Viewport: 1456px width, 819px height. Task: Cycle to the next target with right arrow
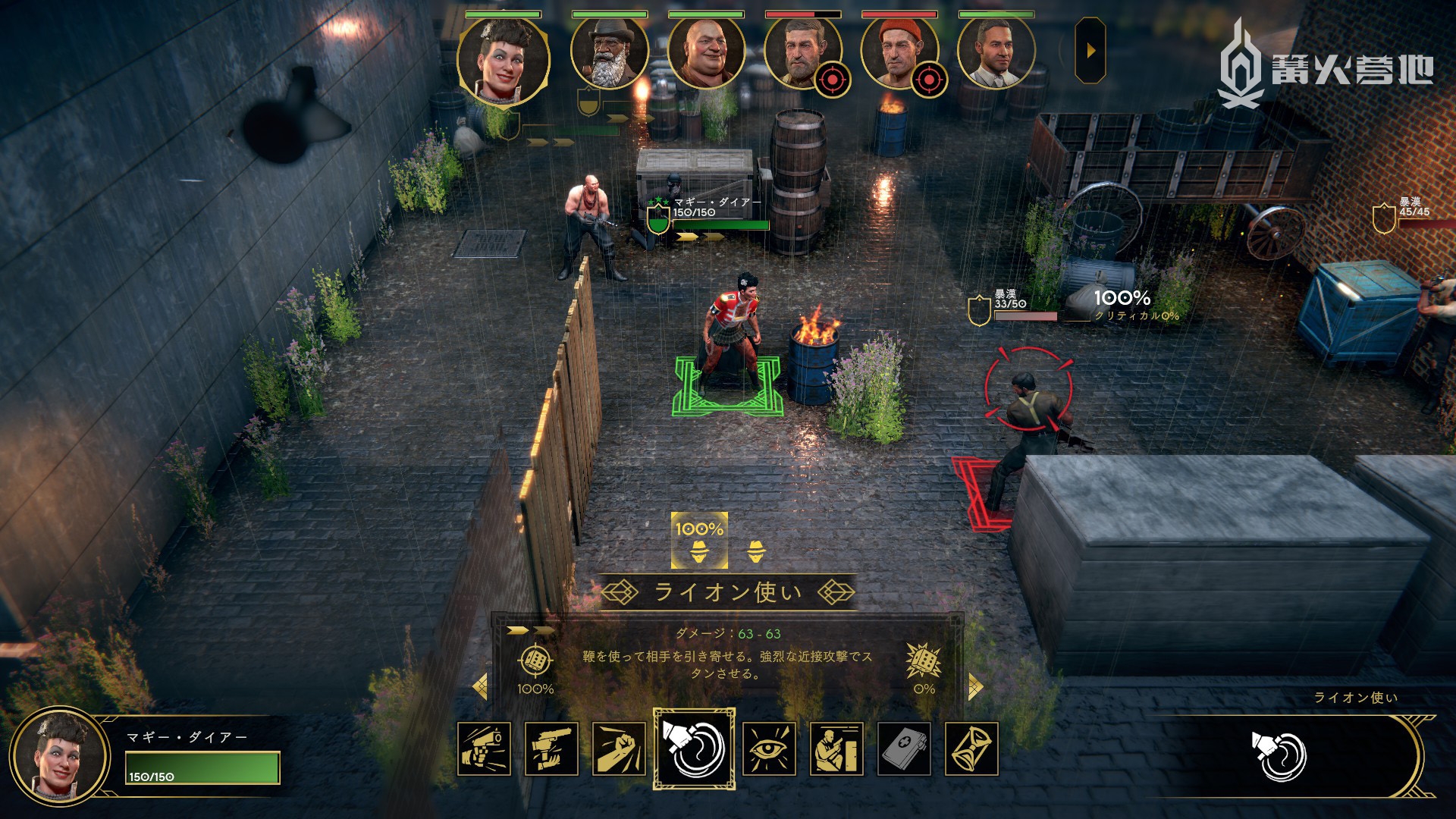(975, 687)
